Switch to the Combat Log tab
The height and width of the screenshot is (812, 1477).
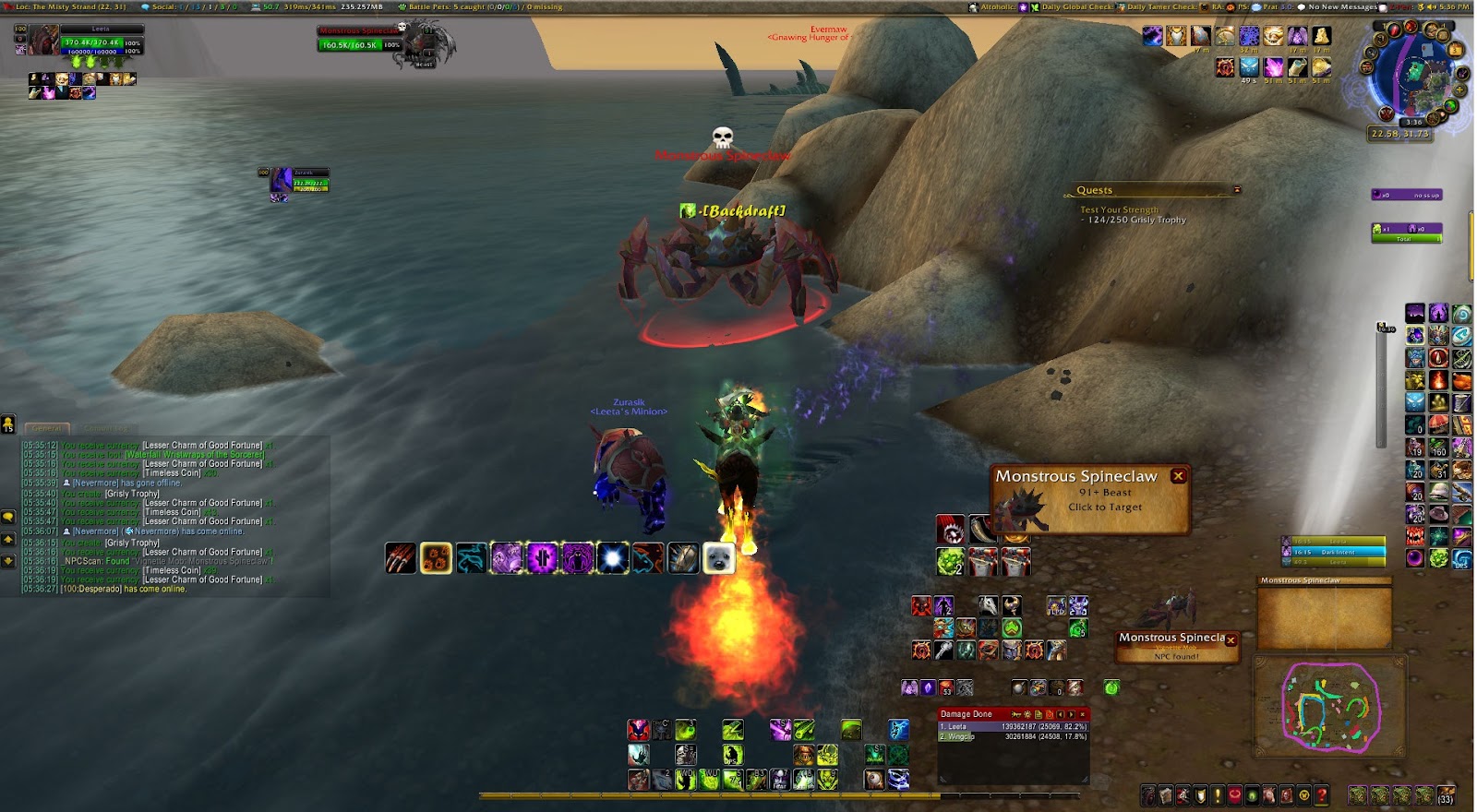pos(107,428)
